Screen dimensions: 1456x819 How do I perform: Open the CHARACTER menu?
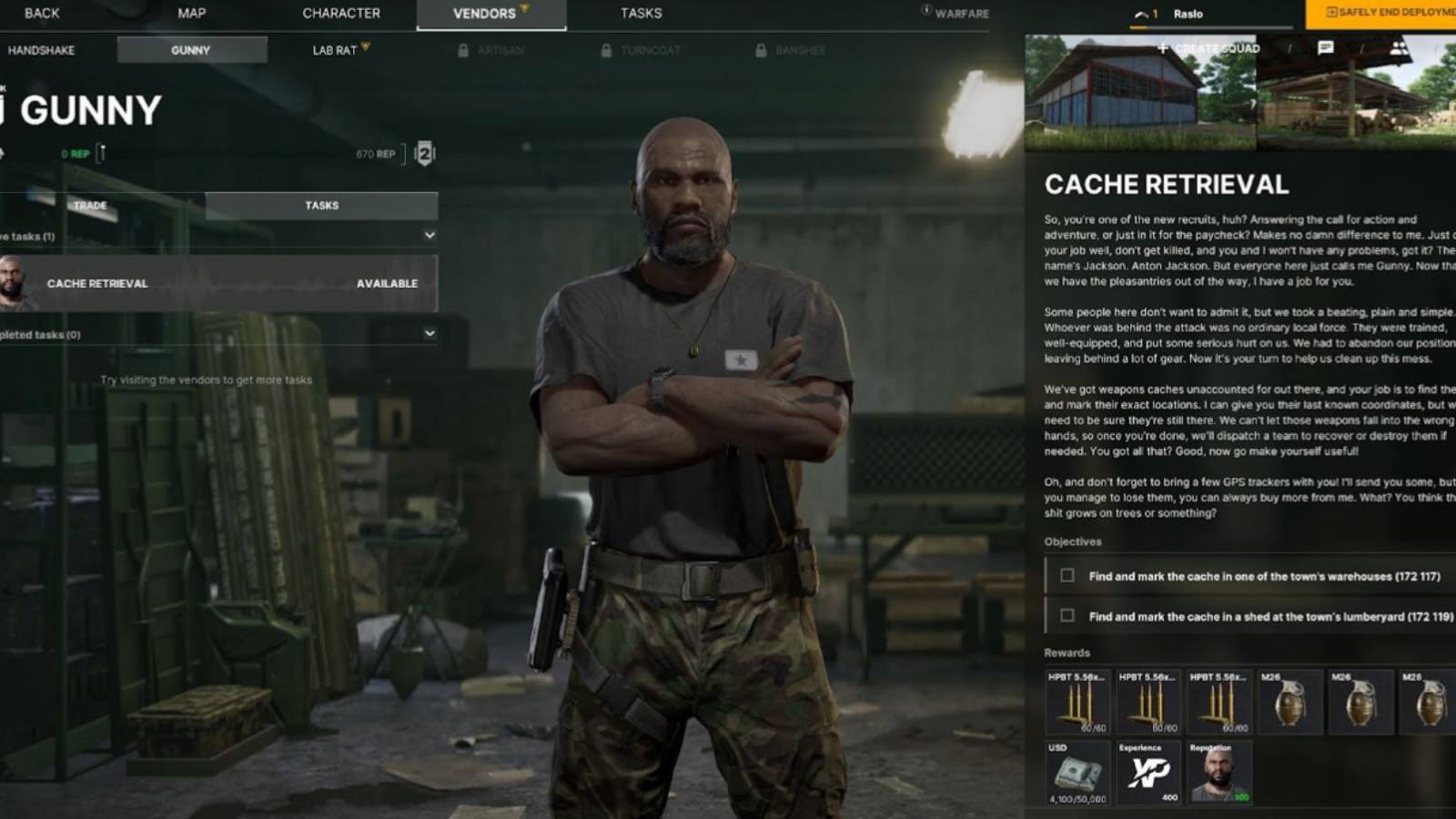click(x=342, y=13)
